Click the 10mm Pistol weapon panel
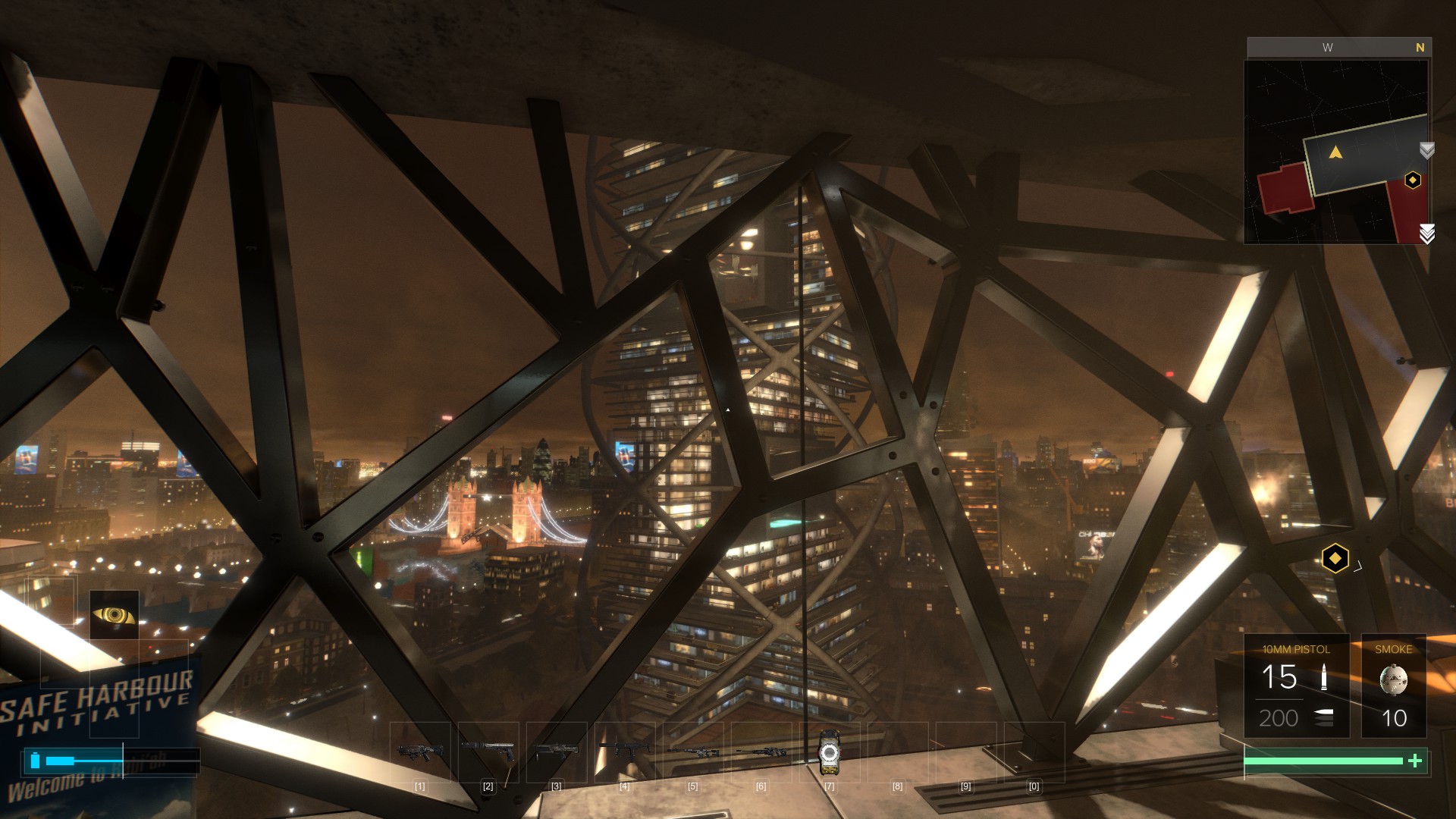Screen dimensions: 1456x819 (x=1296, y=686)
